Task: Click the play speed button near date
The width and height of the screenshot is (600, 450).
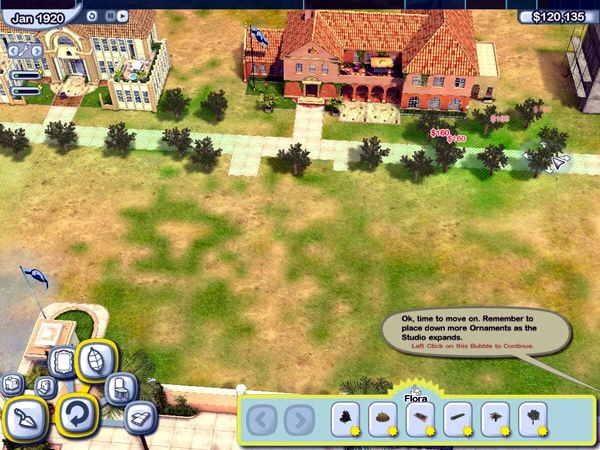Action: tap(120, 16)
